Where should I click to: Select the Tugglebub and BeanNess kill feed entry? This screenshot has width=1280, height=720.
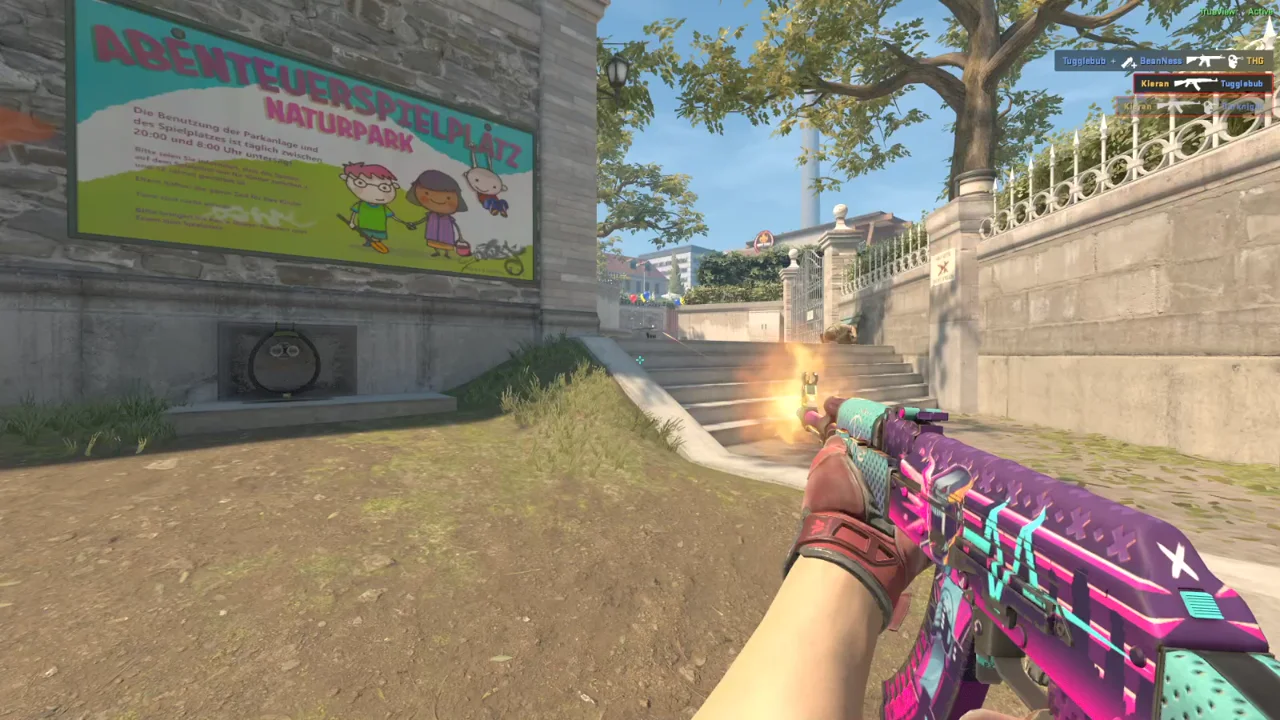[x=1164, y=61]
